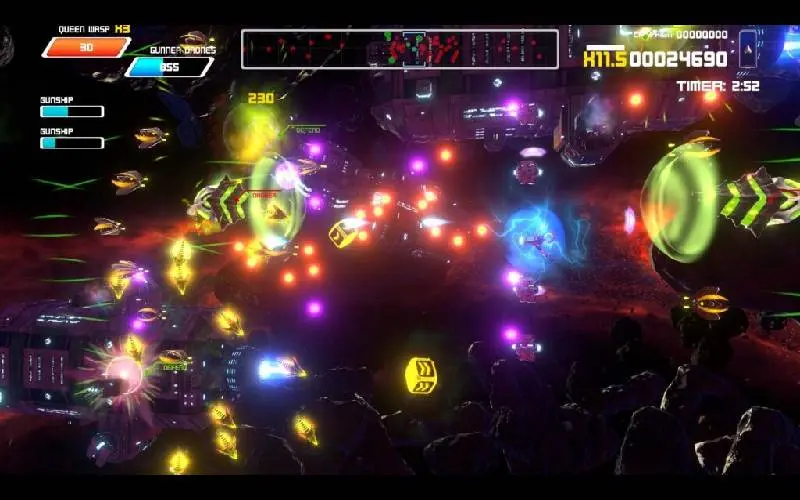Select the player ship icon panel
This screenshot has height=500, width=800.
click(x=747, y=47)
